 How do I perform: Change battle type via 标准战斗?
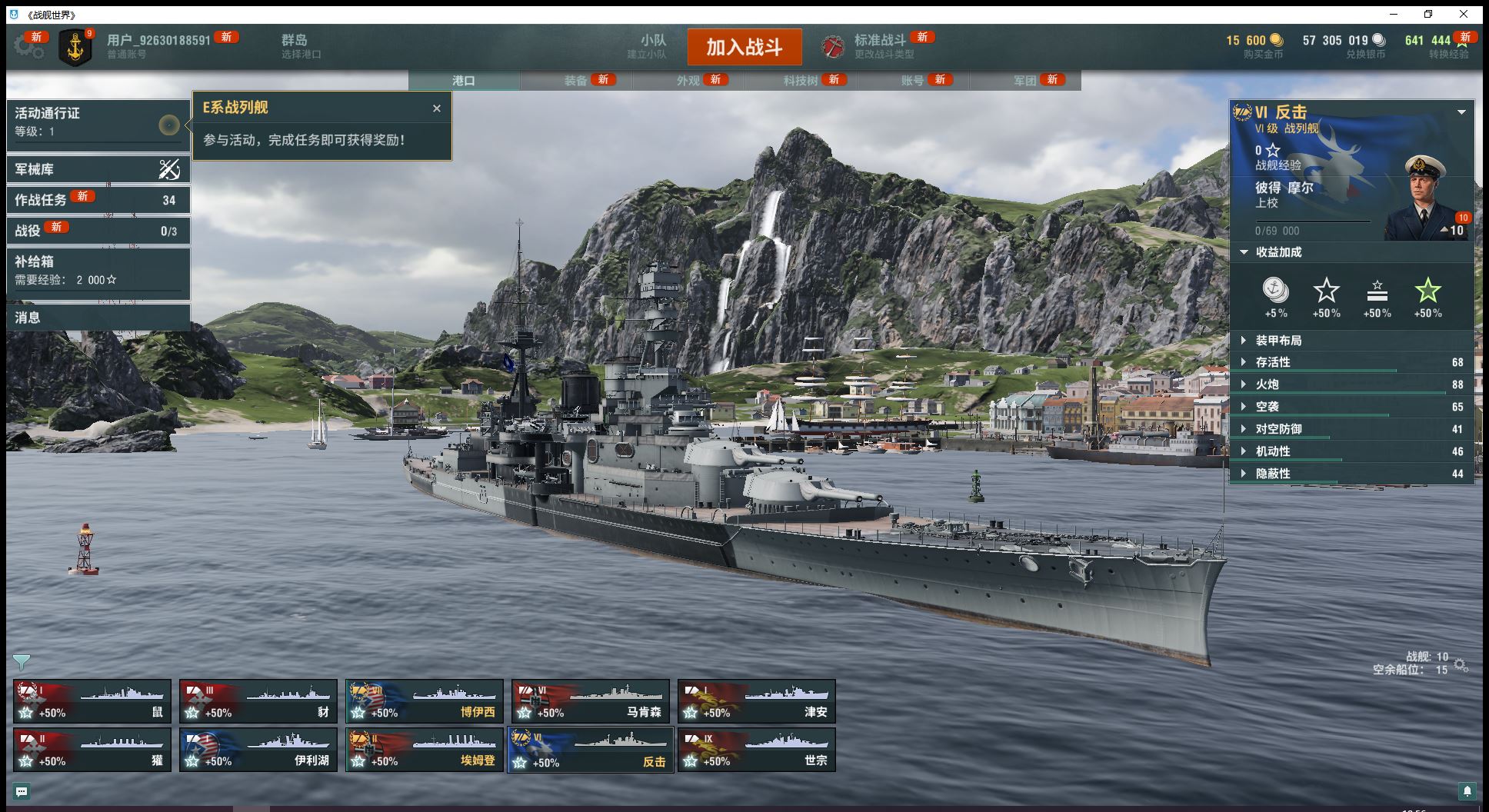(880, 46)
